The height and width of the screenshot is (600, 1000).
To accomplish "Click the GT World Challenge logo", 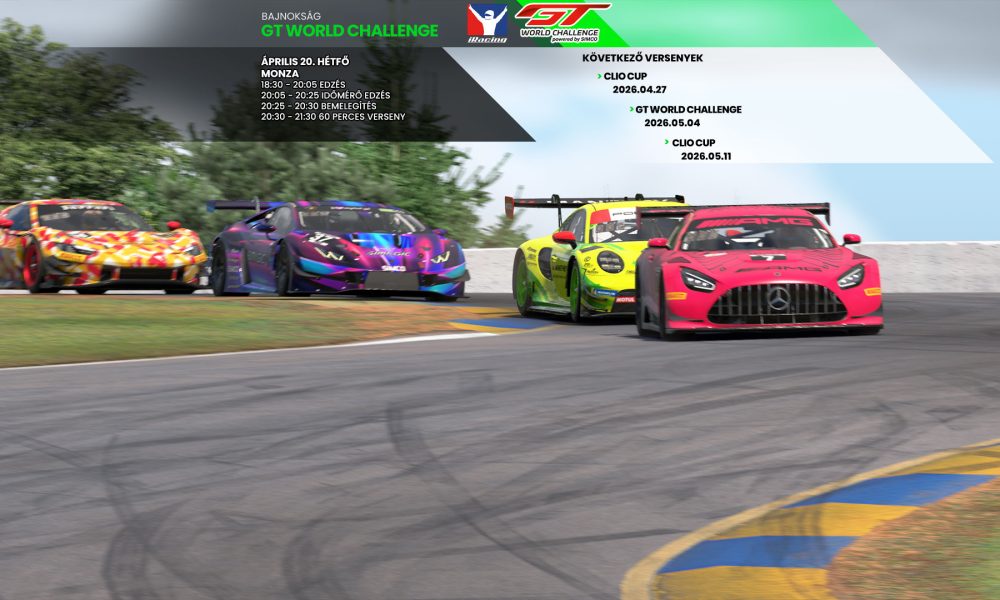I will [561, 22].
